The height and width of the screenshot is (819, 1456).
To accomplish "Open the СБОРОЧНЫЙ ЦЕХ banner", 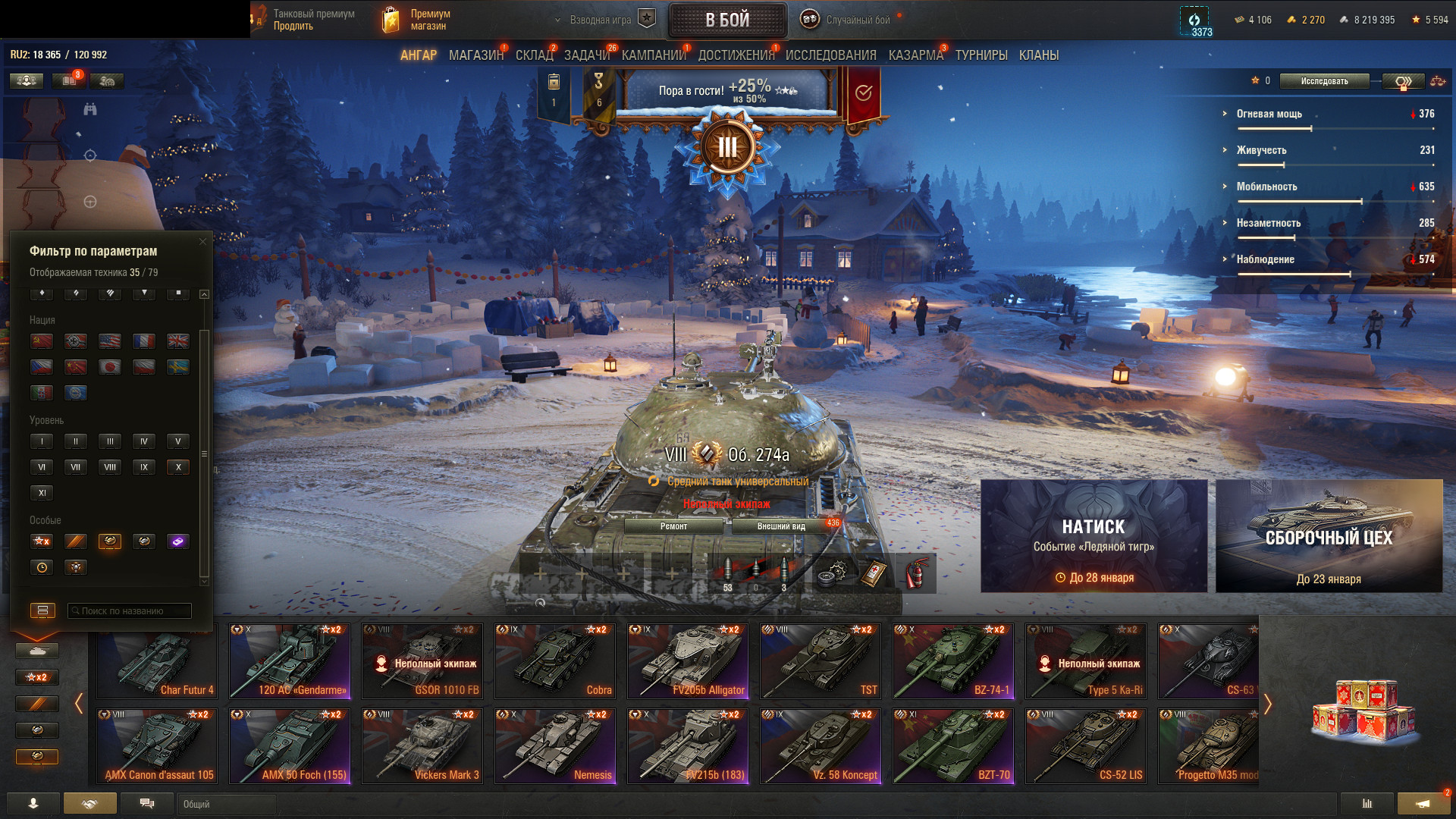I will [x=1329, y=535].
